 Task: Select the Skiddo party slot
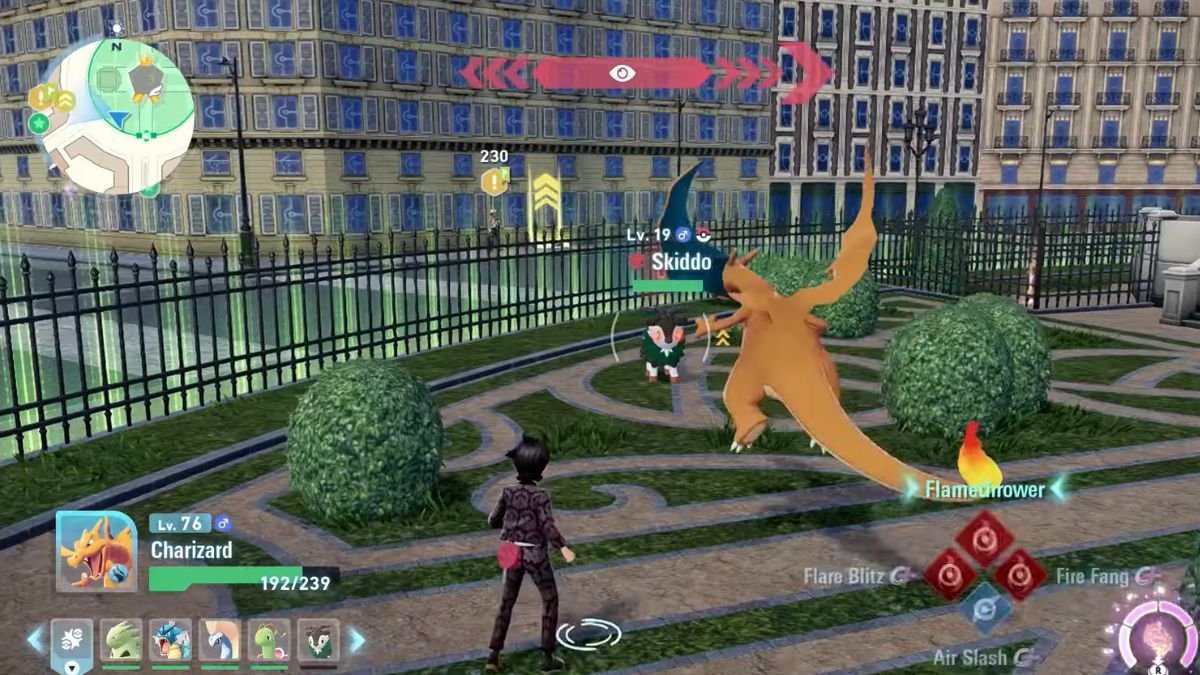tap(318, 641)
